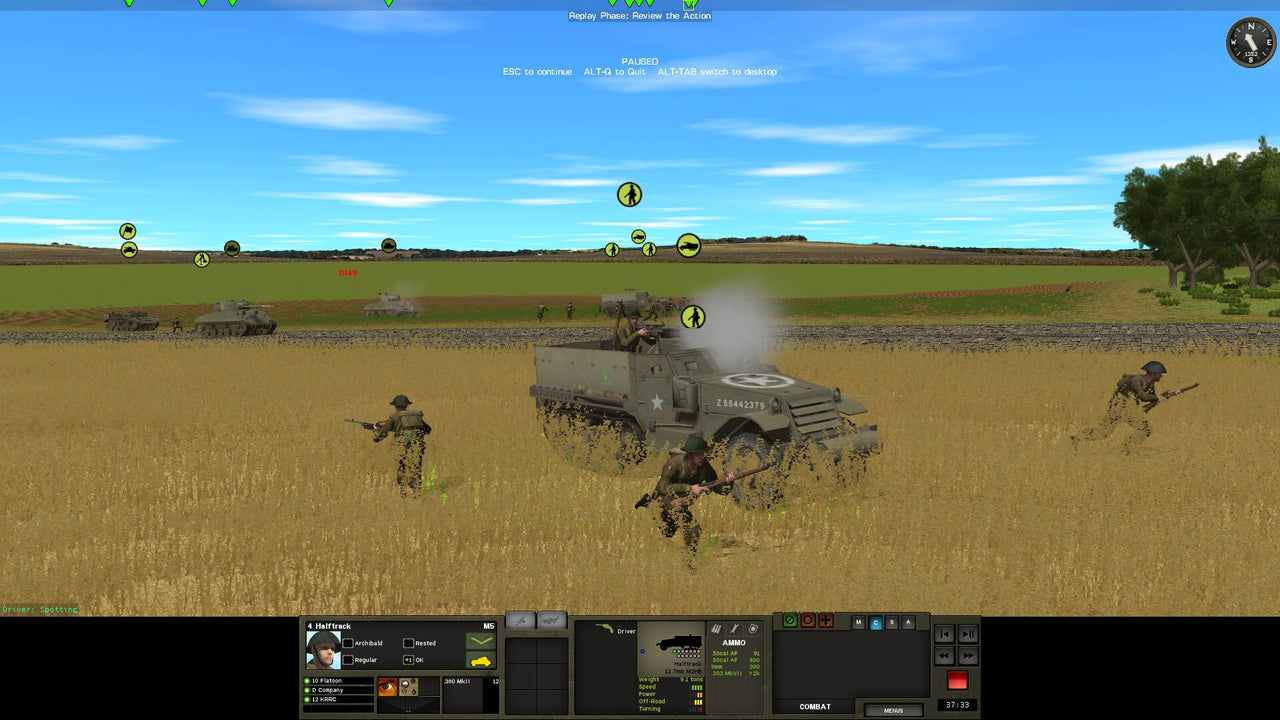Toggle the Archibald checkbox
This screenshot has height=720, width=1280.
click(348, 642)
